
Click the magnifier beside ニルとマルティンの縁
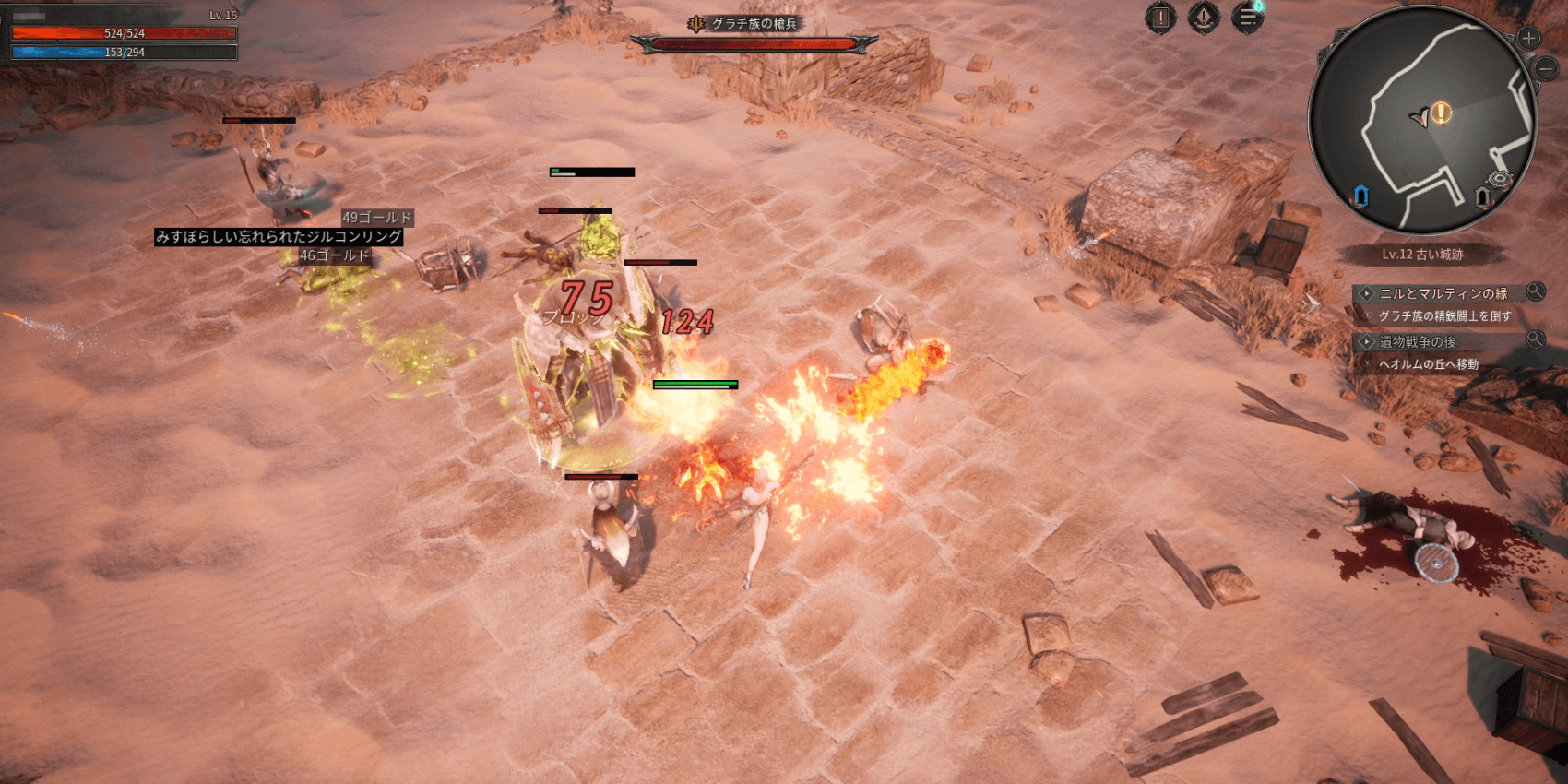click(1535, 291)
